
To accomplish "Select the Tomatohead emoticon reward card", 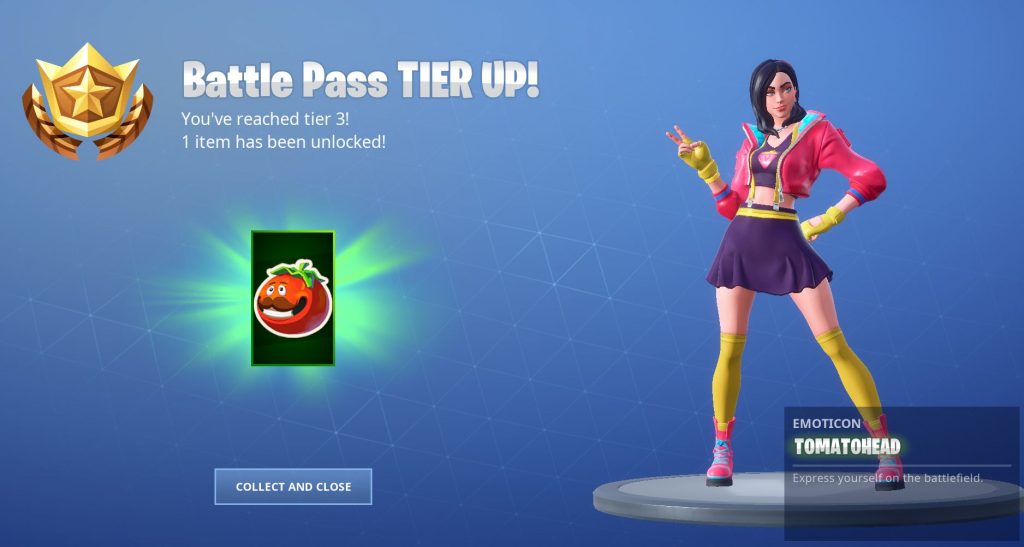I will pyautogui.click(x=292, y=298).
